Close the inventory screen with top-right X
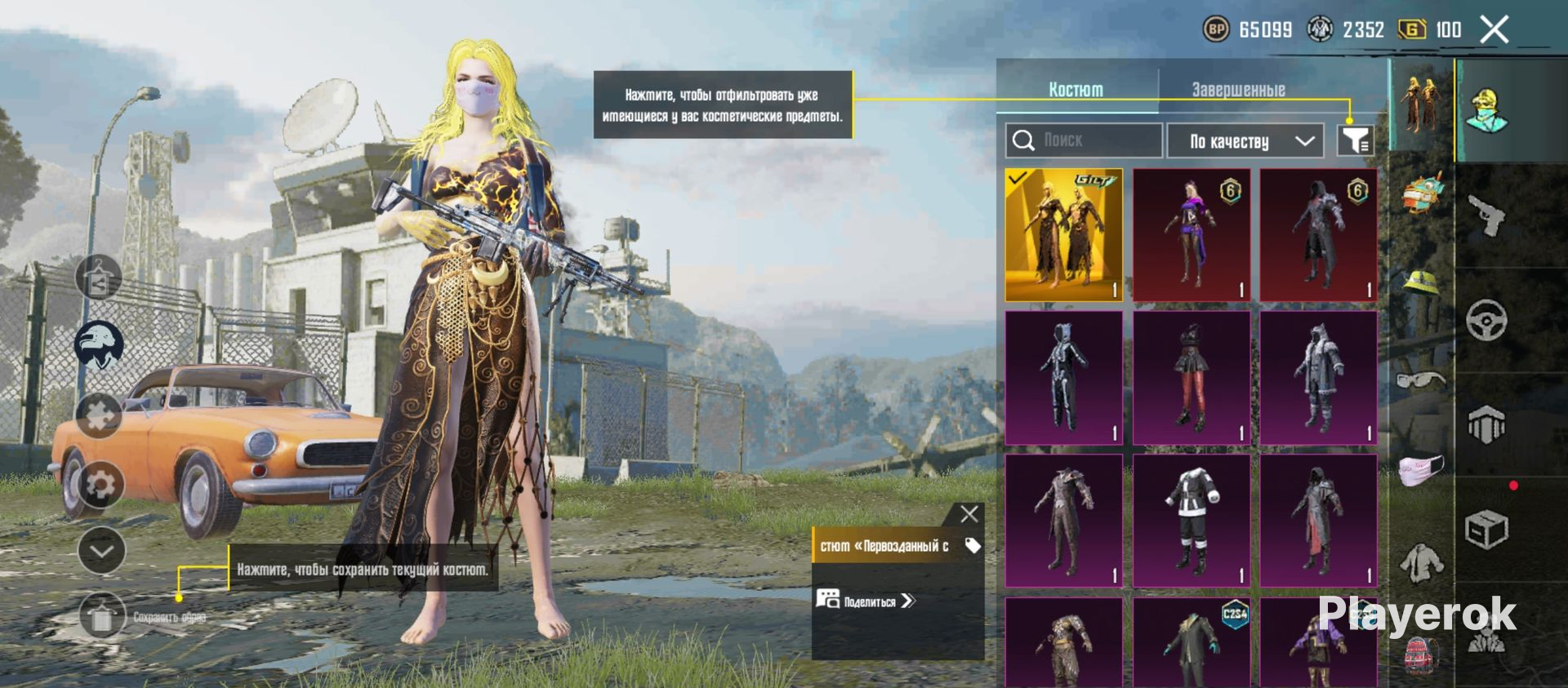1568x688 pixels. coord(1494,30)
